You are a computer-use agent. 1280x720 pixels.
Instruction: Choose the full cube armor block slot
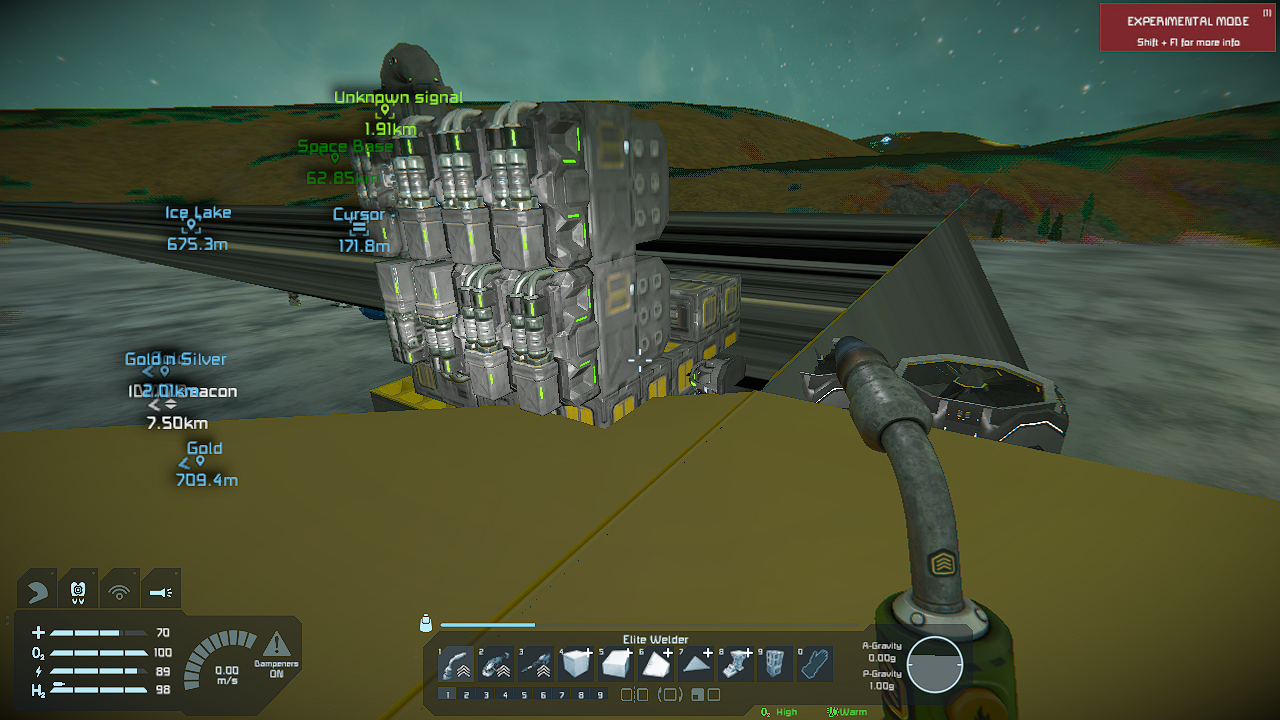pyautogui.click(x=576, y=663)
